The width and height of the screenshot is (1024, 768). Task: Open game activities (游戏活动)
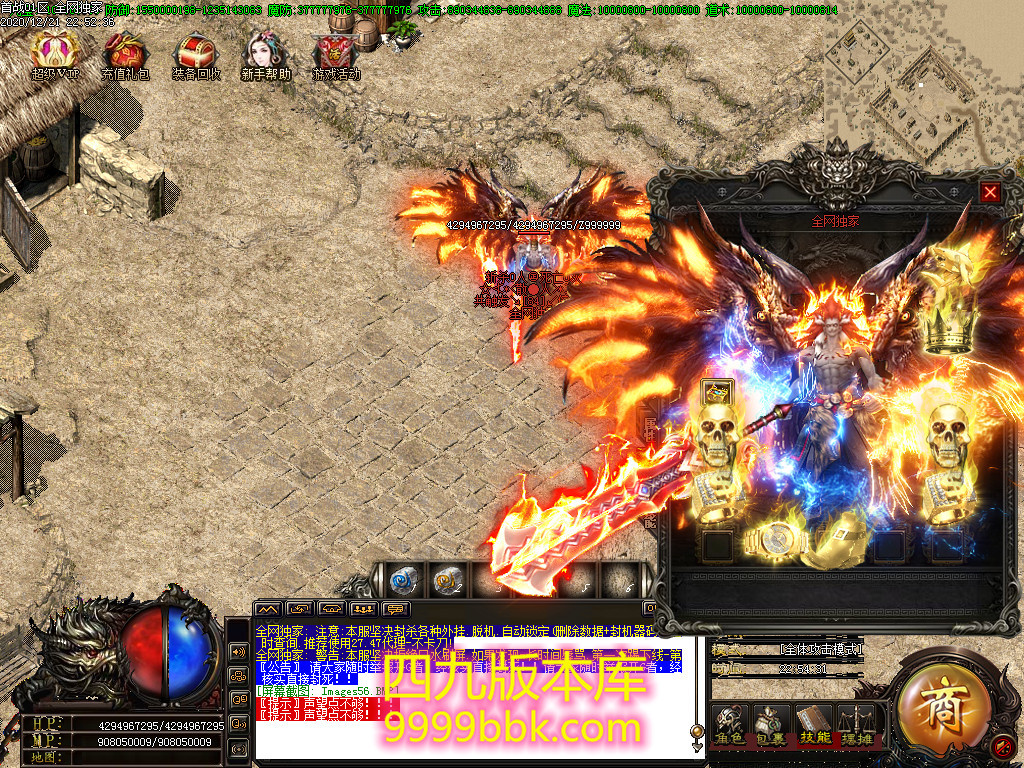point(335,53)
